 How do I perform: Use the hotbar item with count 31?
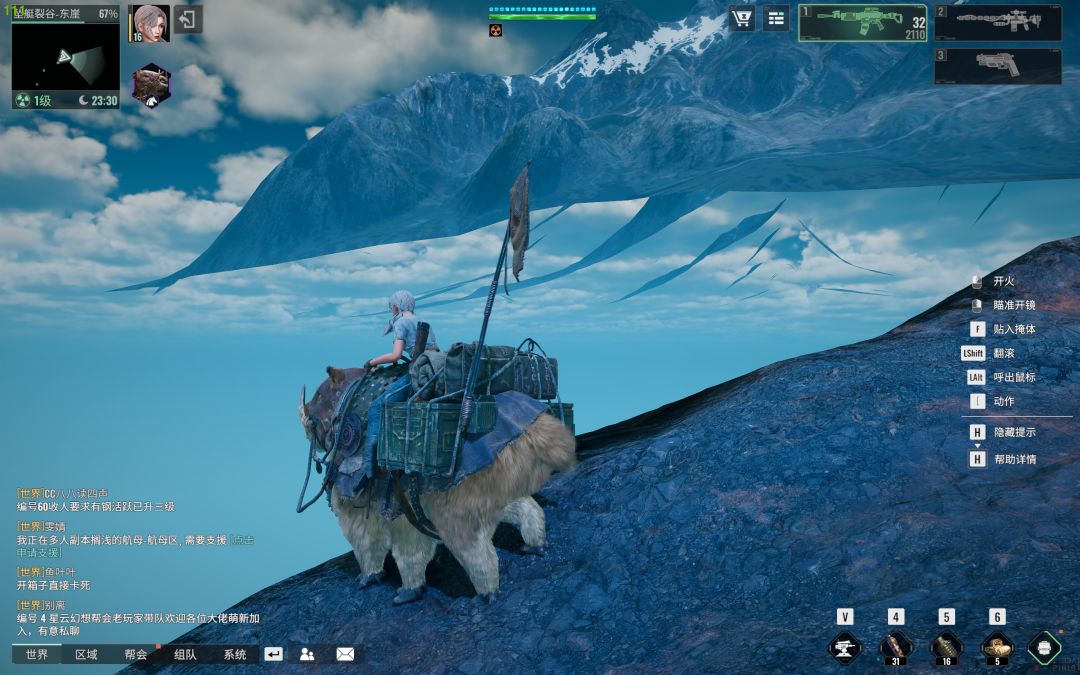[x=895, y=647]
